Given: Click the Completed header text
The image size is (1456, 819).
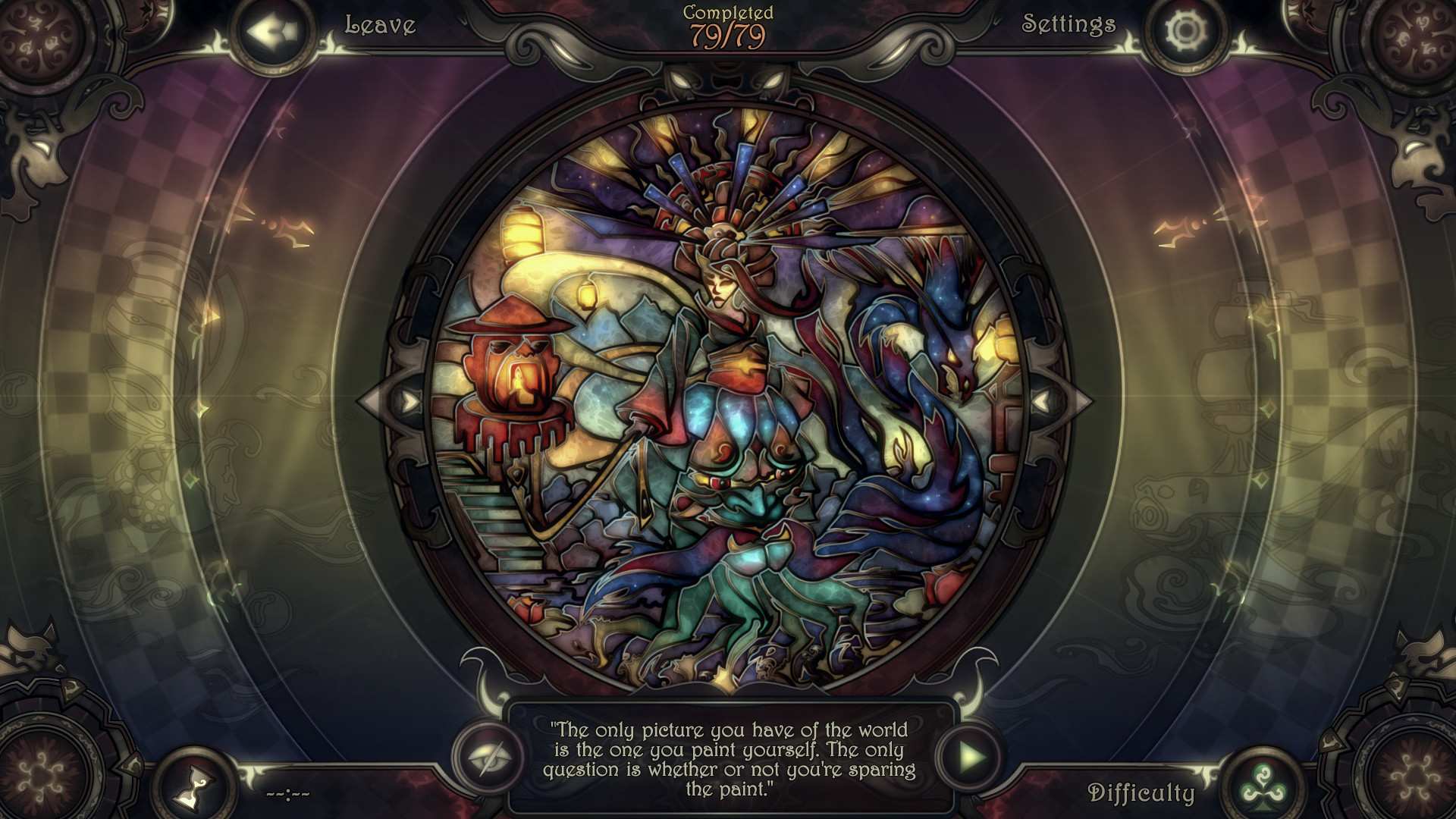Looking at the screenshot, I should (x=726, y=12).
